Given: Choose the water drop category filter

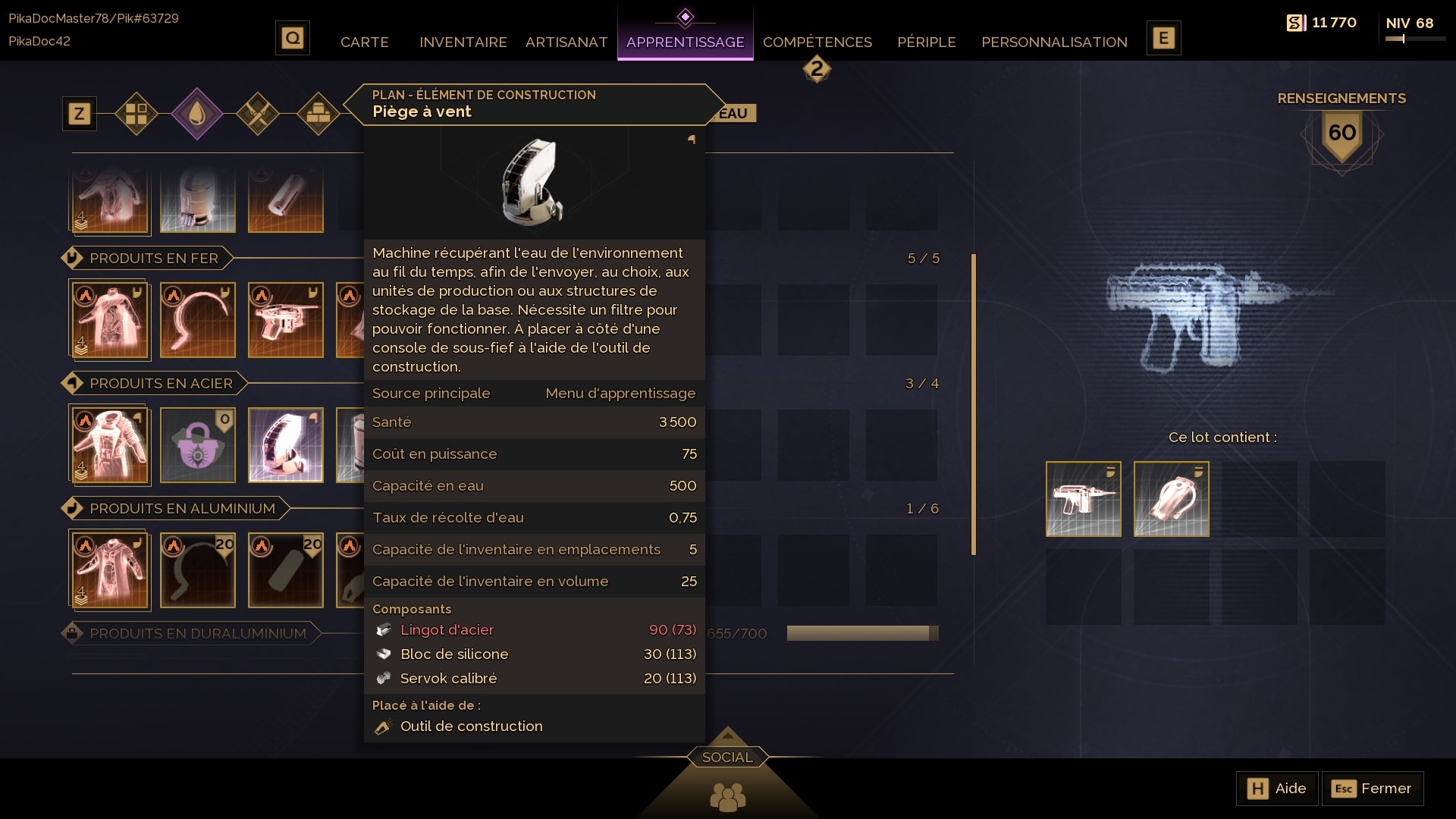Looking at the screenshot, I should coord(197,114).
